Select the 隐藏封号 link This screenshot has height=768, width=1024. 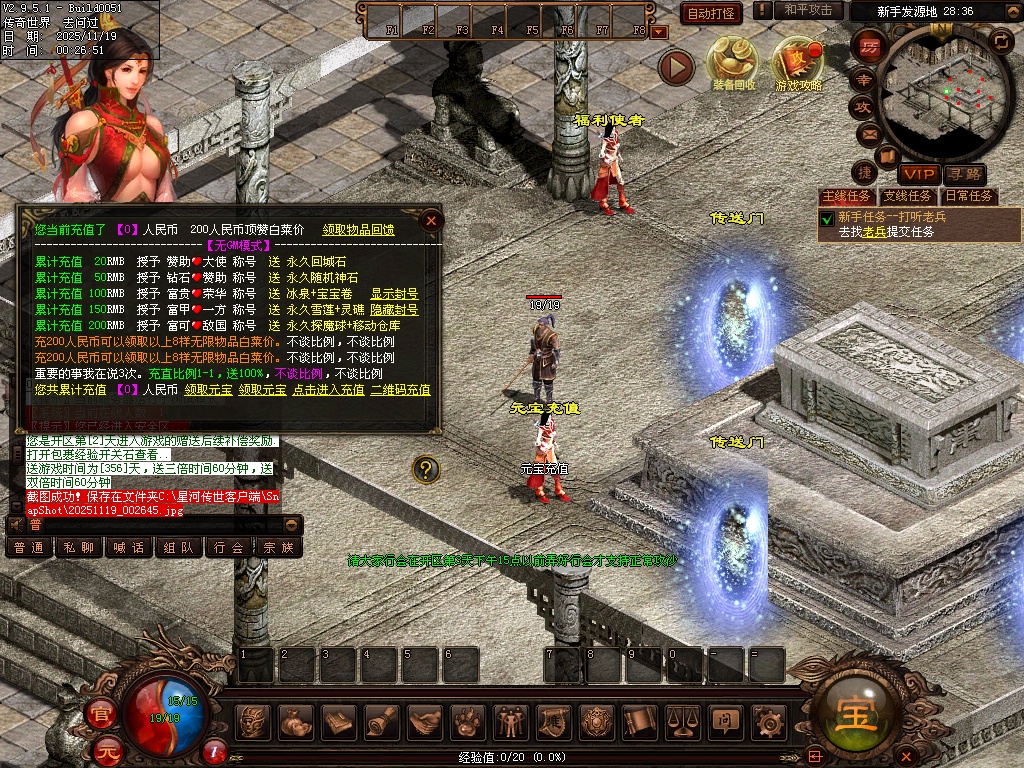coord(394,310)
